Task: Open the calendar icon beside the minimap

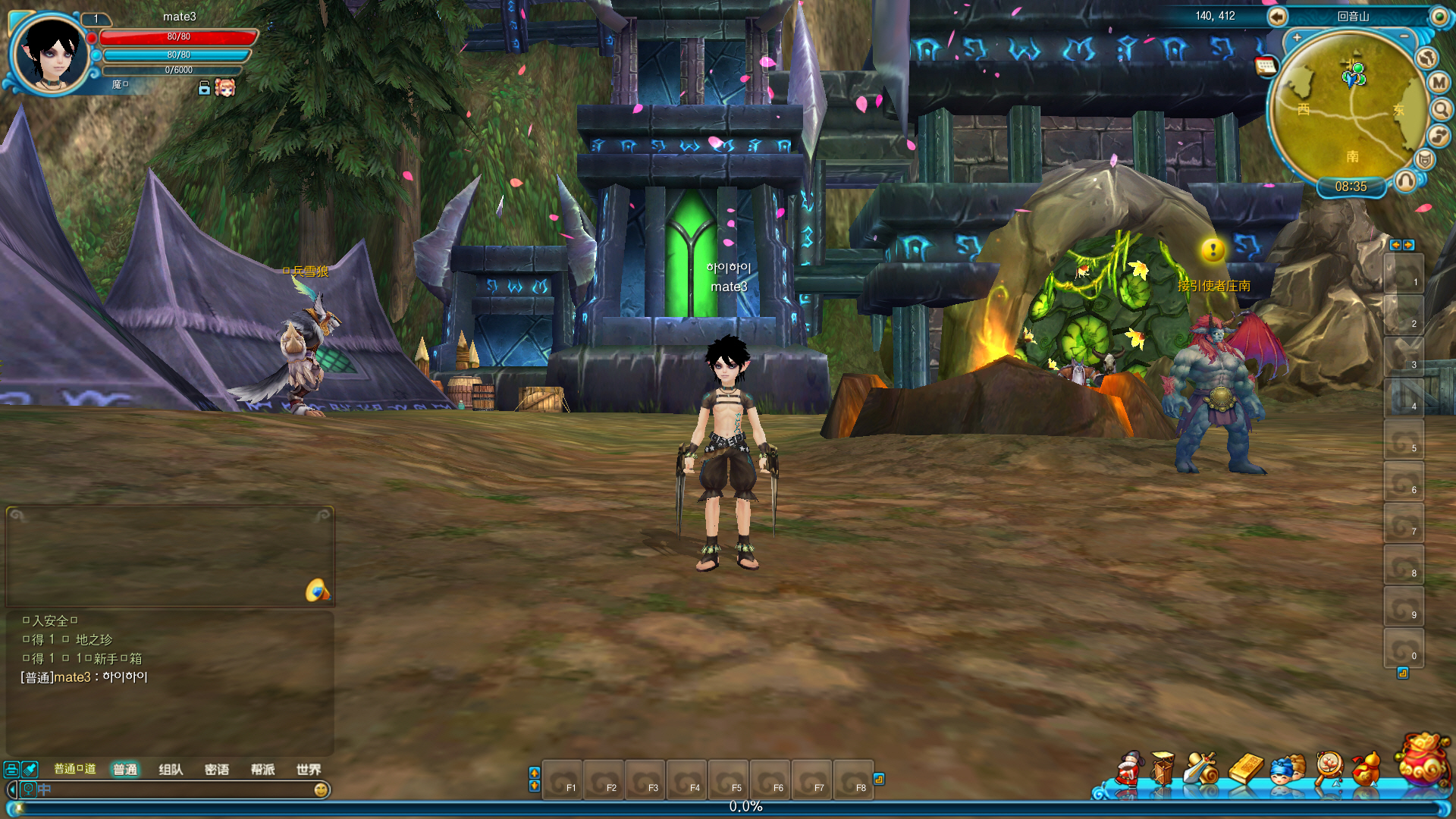Action: coord(1266,67)
